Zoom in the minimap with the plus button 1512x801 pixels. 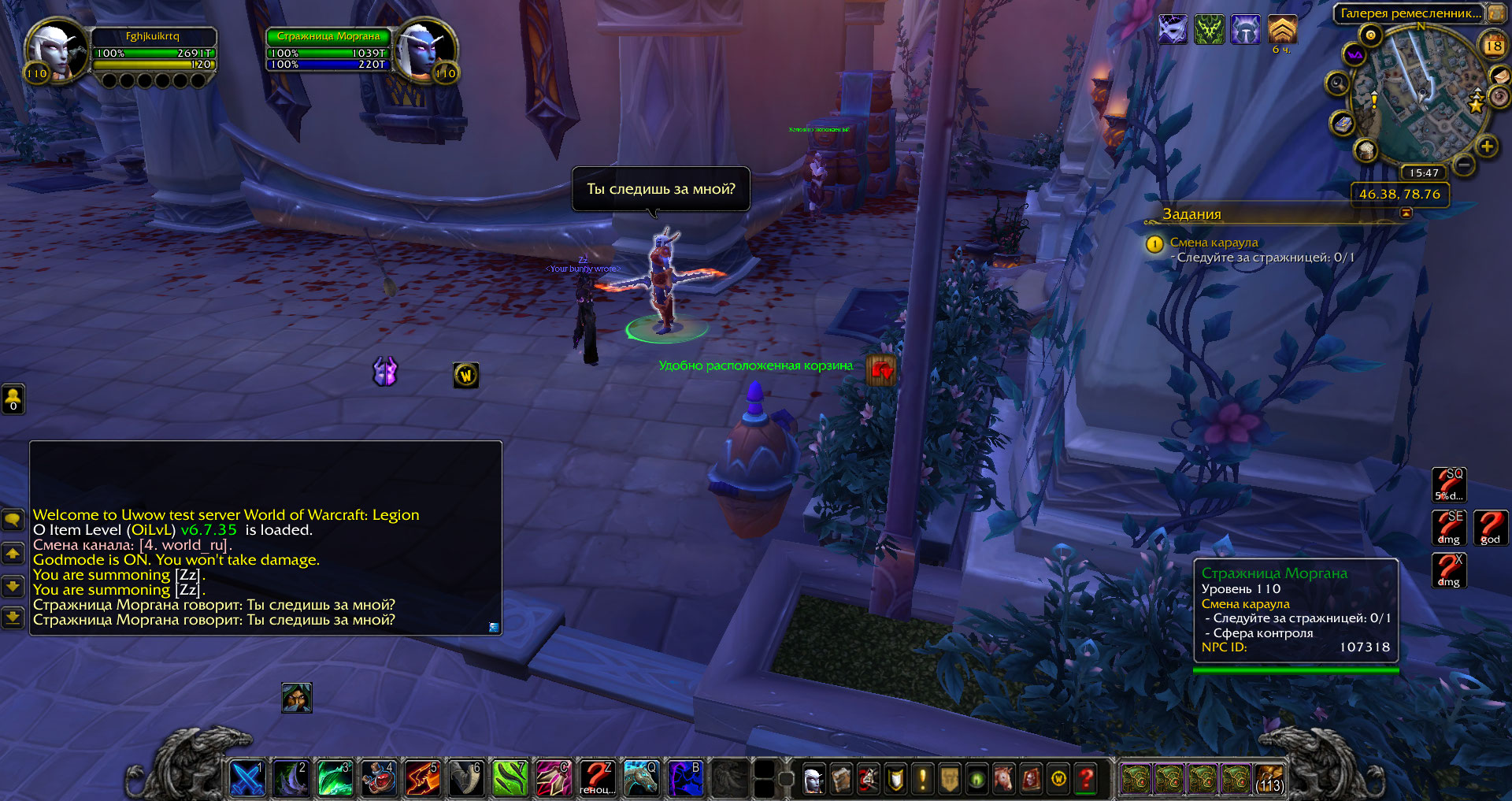pyautogui.click(x=1487, y=146)
